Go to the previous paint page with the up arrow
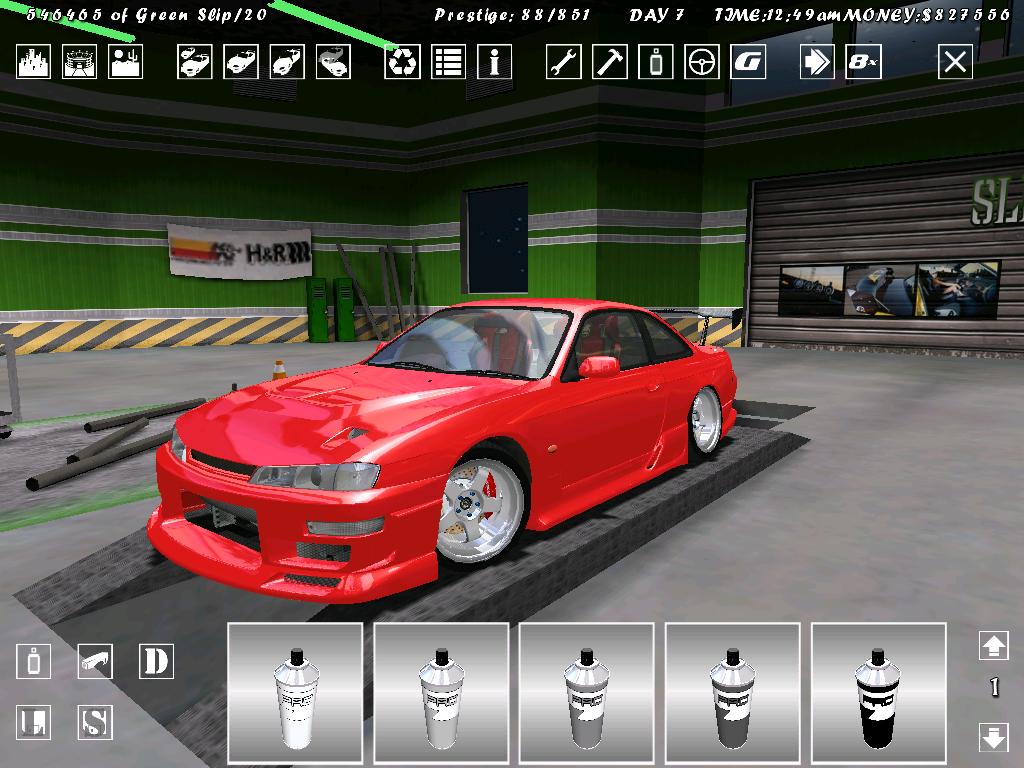This screenshot has height=768, width=1024. [993, 646]
